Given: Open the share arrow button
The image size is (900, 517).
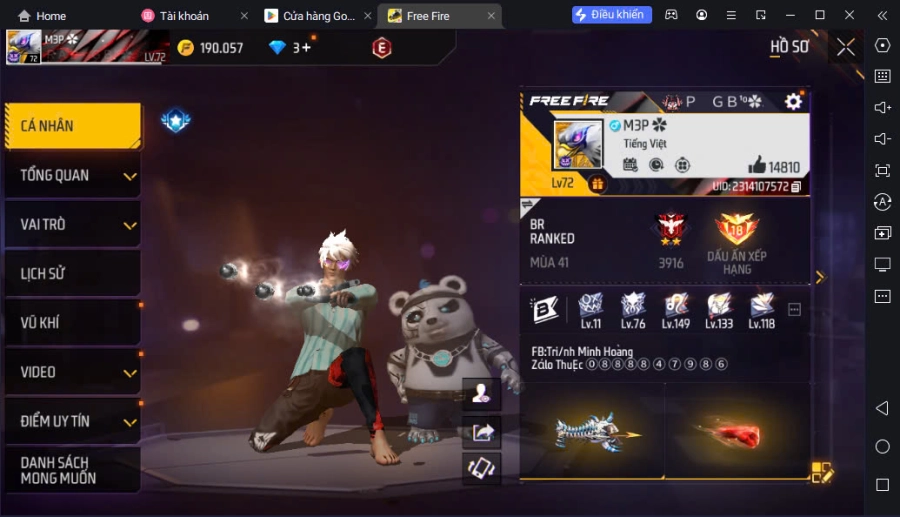Looking at the screenshot, I should click(483, 432).
